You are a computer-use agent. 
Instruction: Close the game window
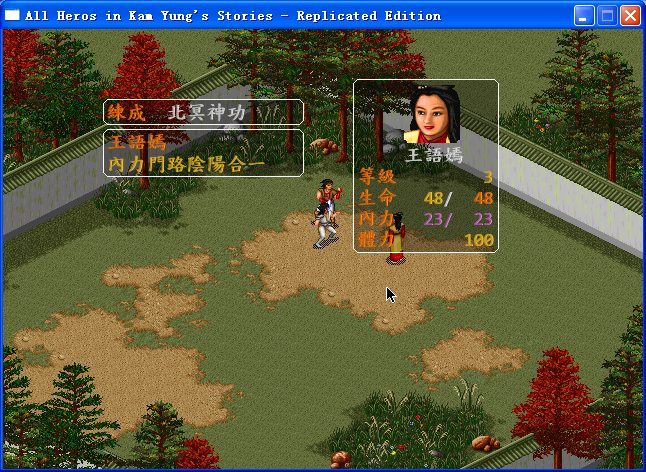(x=631, y=15)
